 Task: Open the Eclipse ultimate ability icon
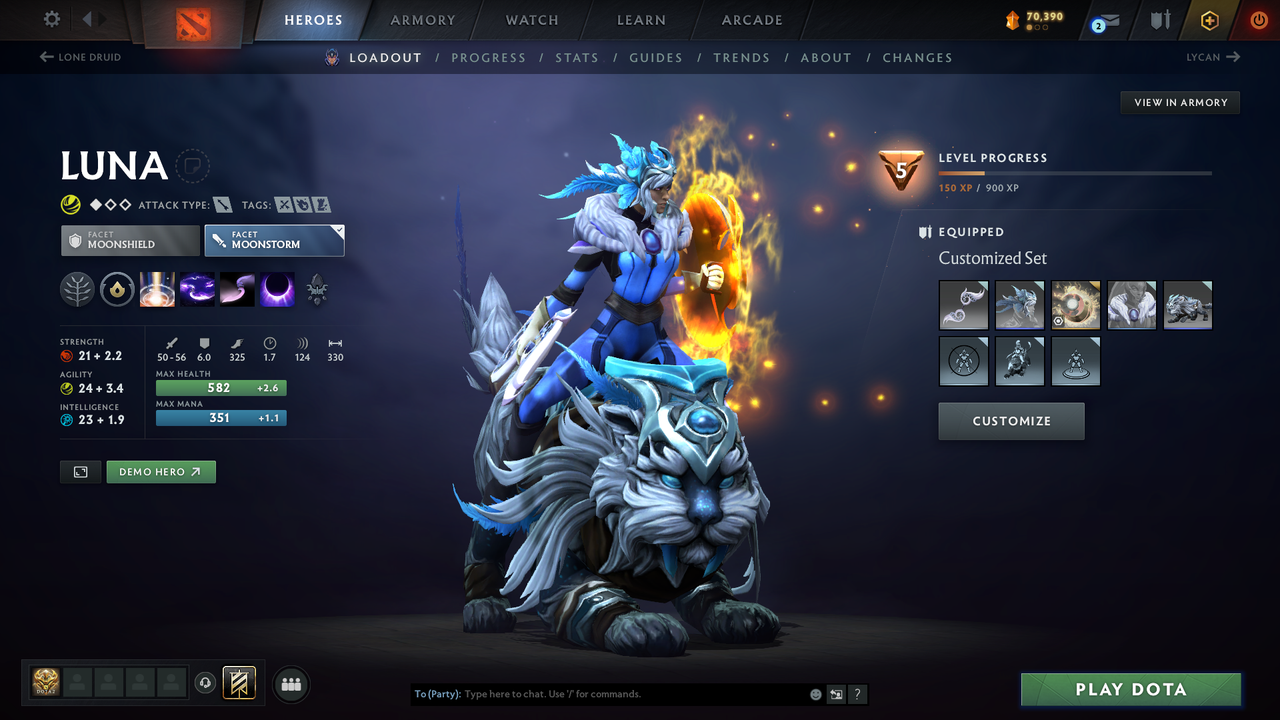click(277, 290)
